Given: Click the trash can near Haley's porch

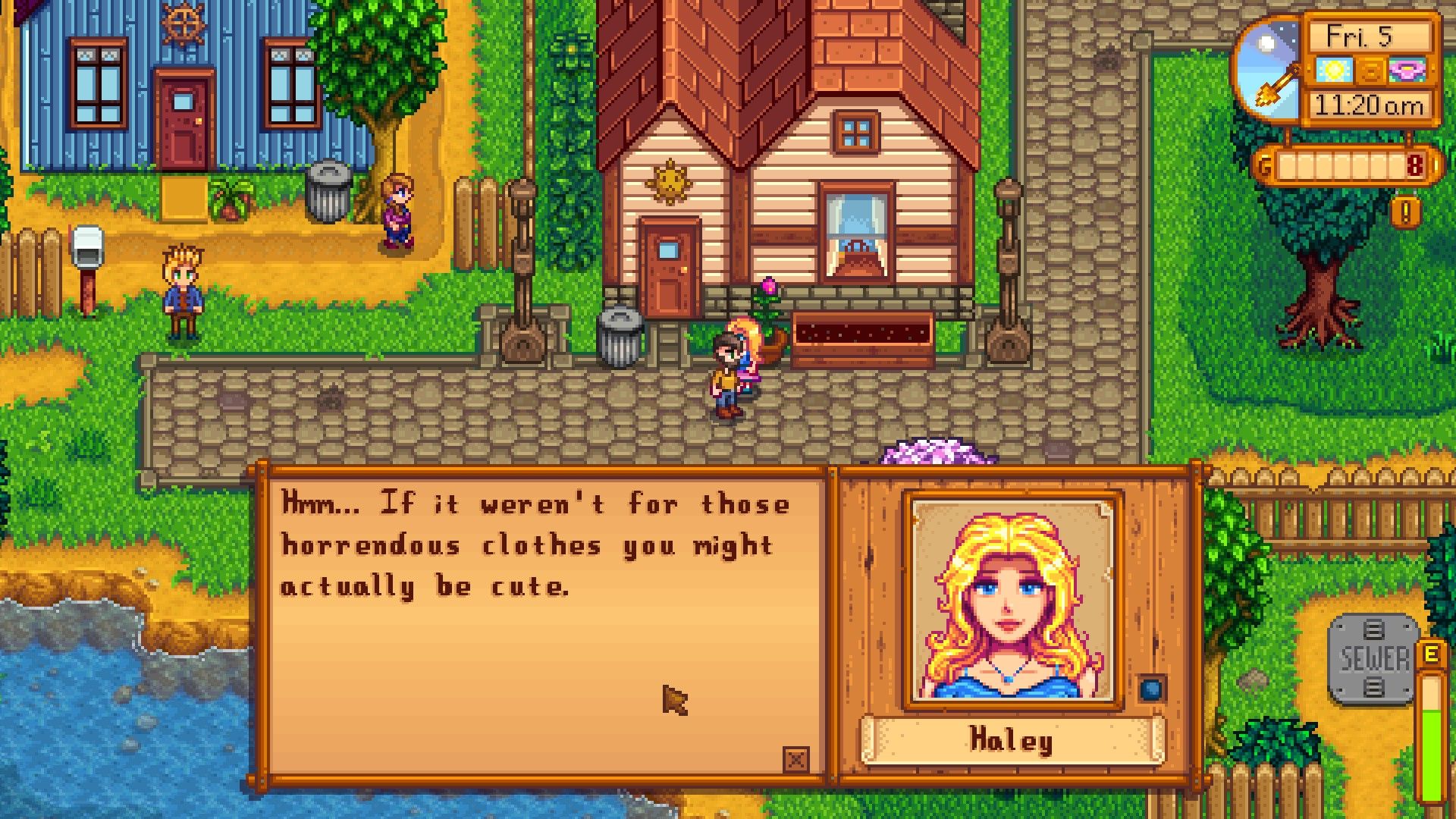Looking at the screenshot, I should [622, 334].
